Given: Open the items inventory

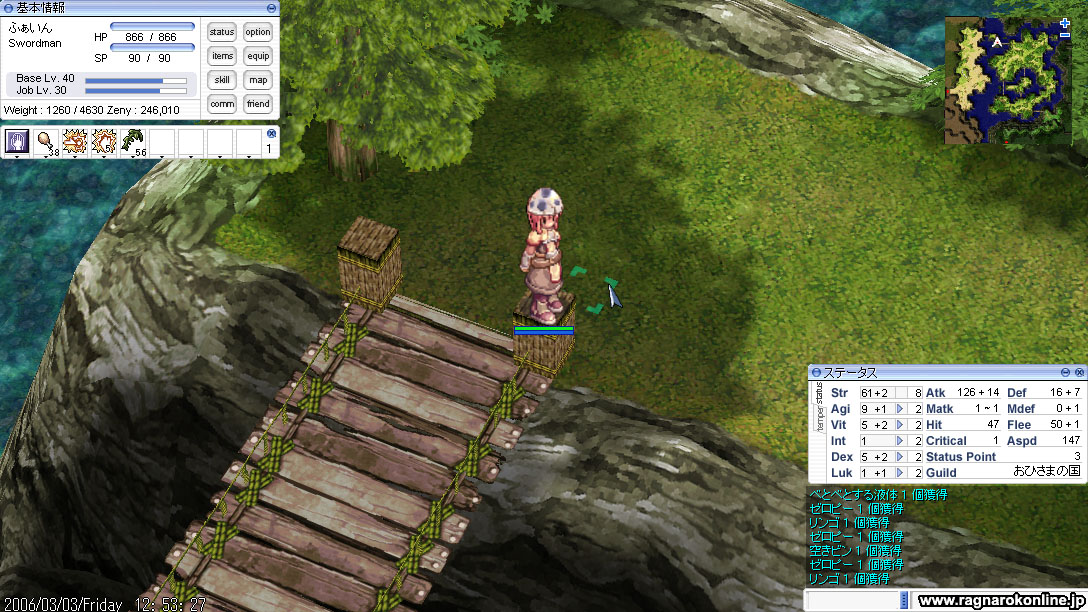Looking at the screenshot, I should click(222, 56).
